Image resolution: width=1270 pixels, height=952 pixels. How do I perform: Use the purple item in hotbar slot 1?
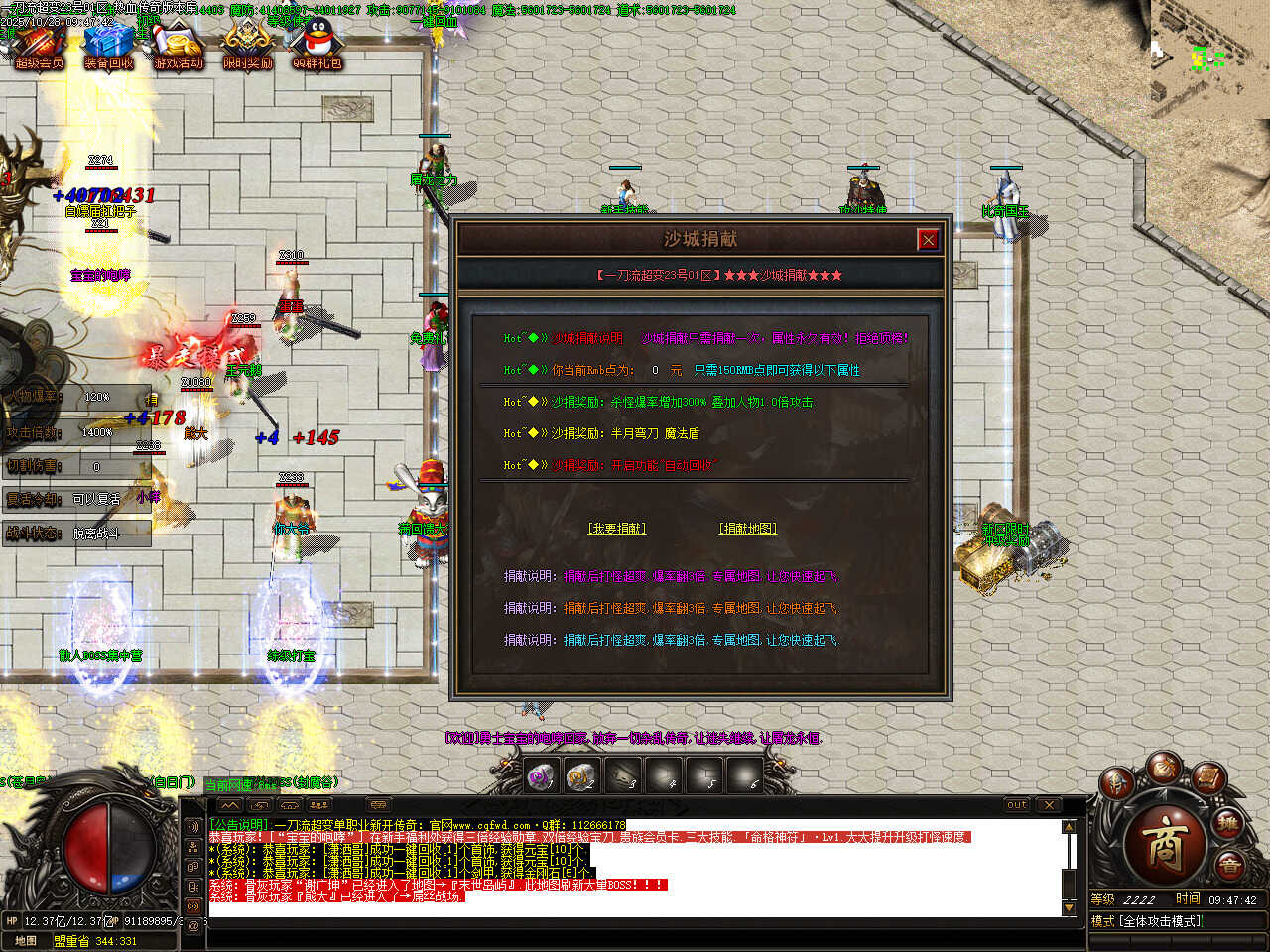click(x=541, y=776)
